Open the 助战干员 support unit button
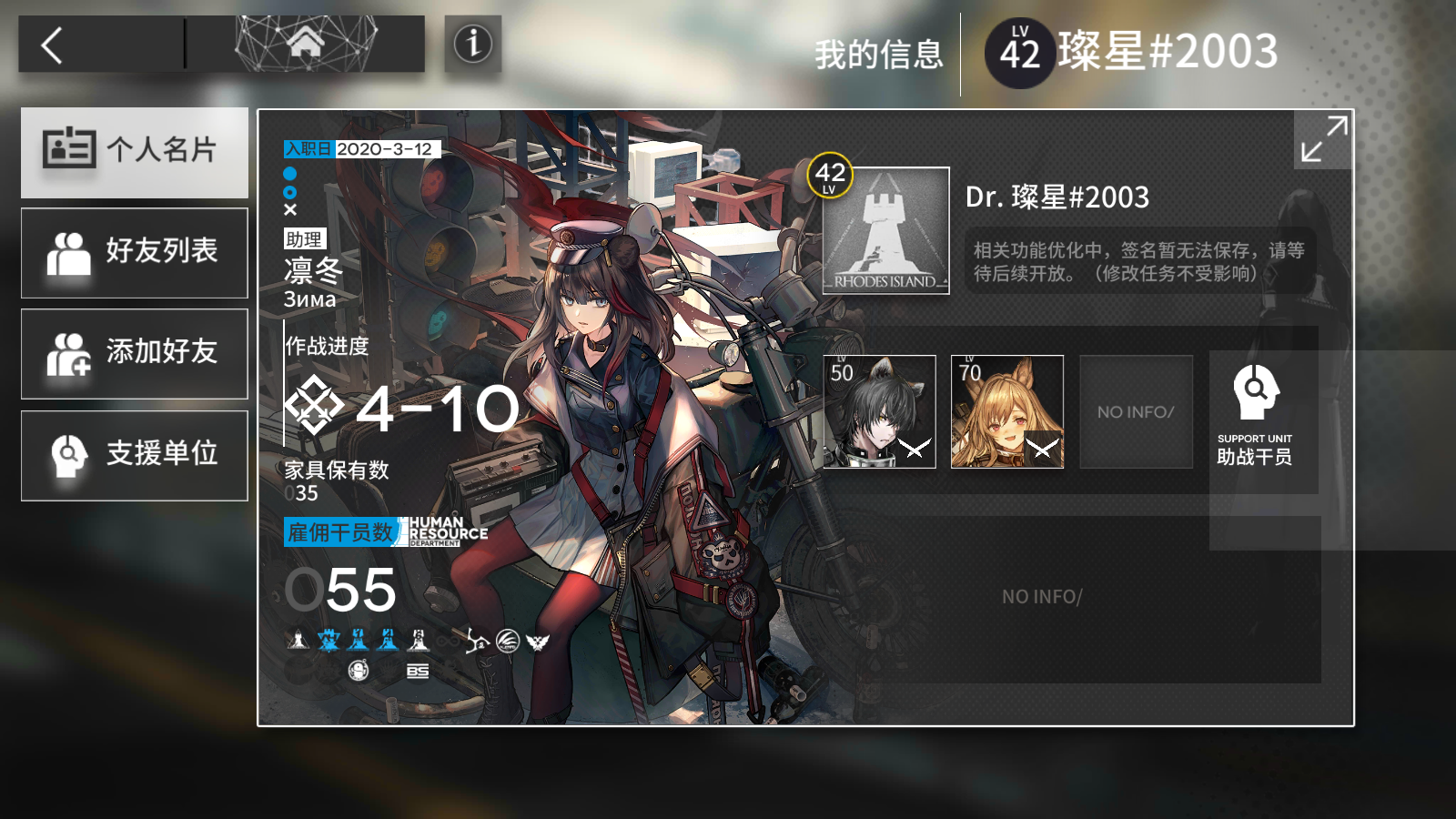The image size is (1456, 819). click(x=1255, y=416)
